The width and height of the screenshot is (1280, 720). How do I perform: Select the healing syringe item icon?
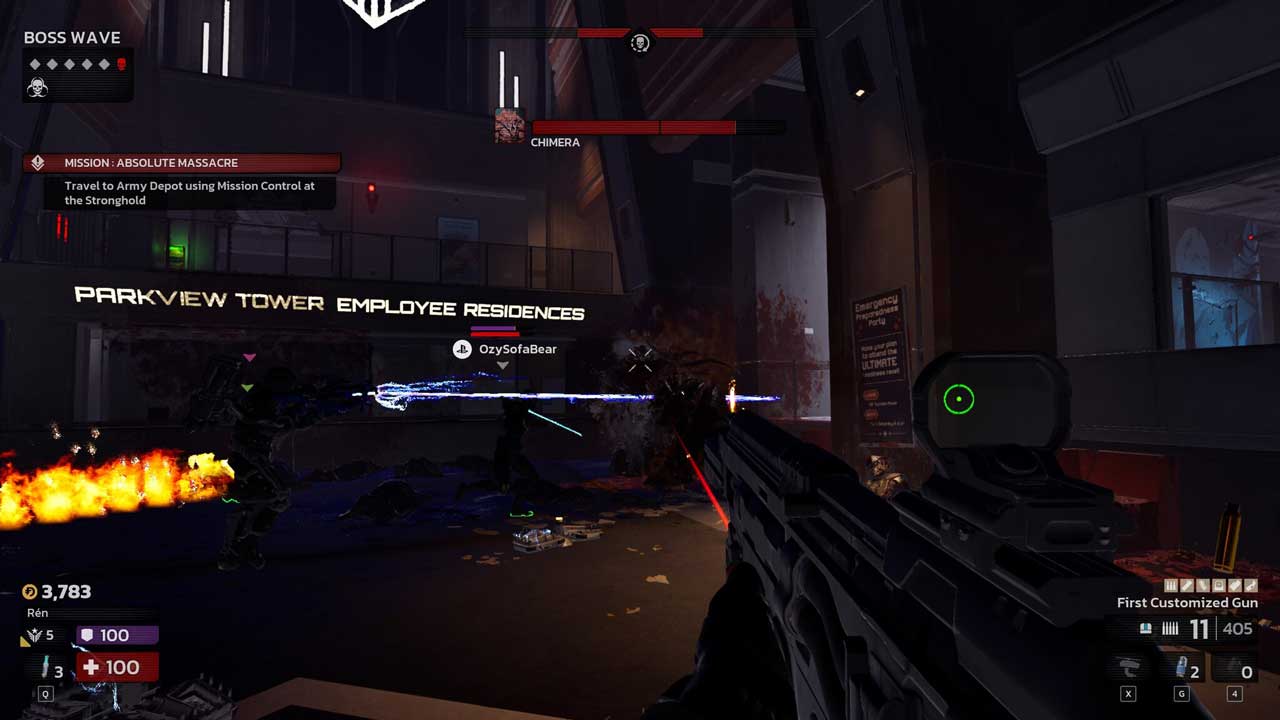tap(44, 667)
